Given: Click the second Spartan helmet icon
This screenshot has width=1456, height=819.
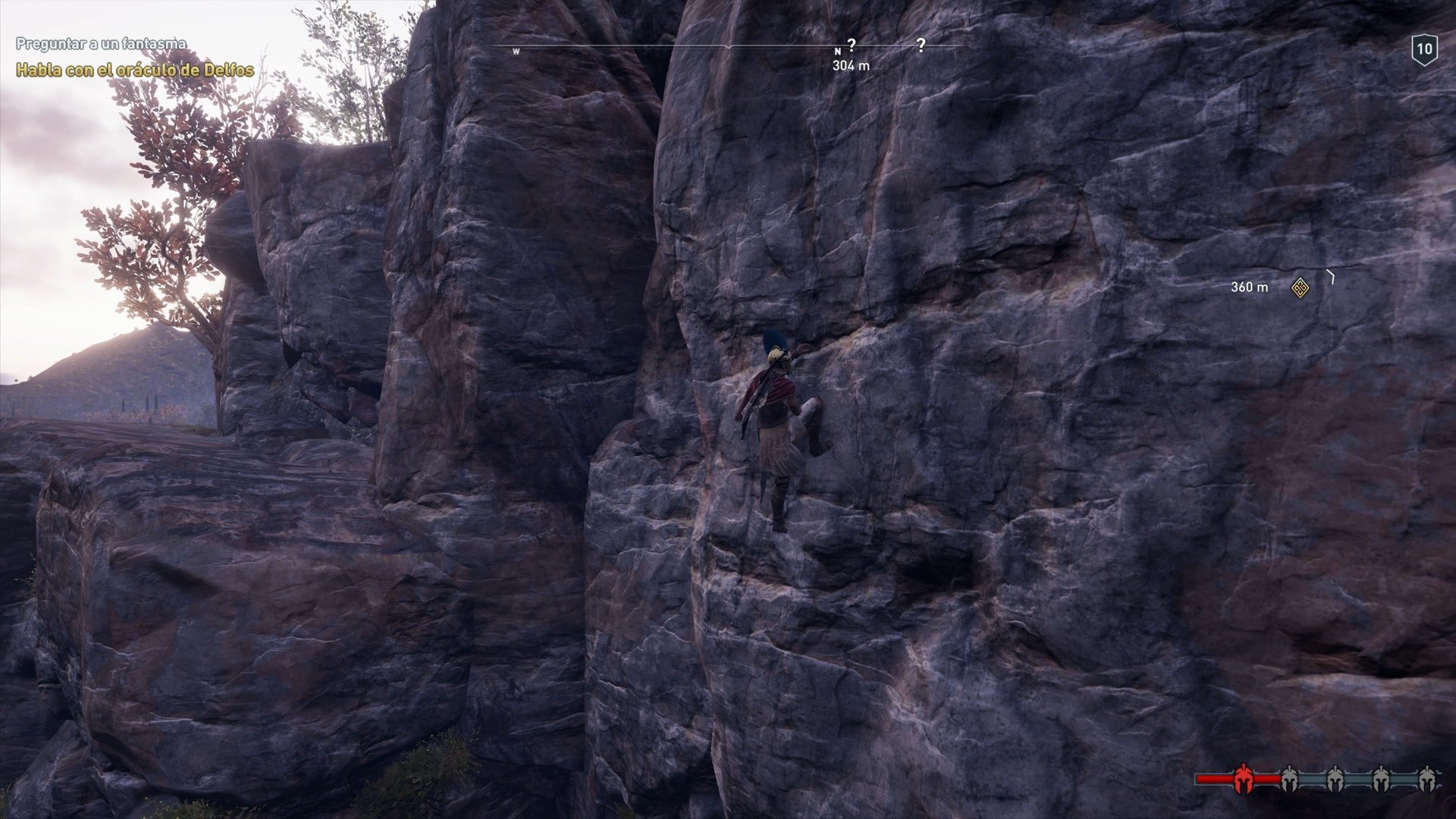Looking at the screenshot, I should (1289, 779).
